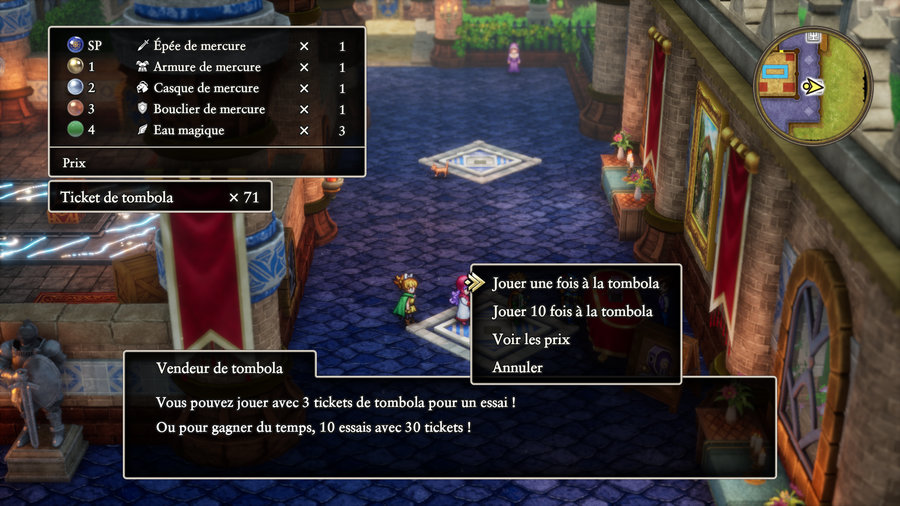Screen dimensions: 900x506
Task: Pick "Annuler" to close the menu
Action: pos(518,367)
